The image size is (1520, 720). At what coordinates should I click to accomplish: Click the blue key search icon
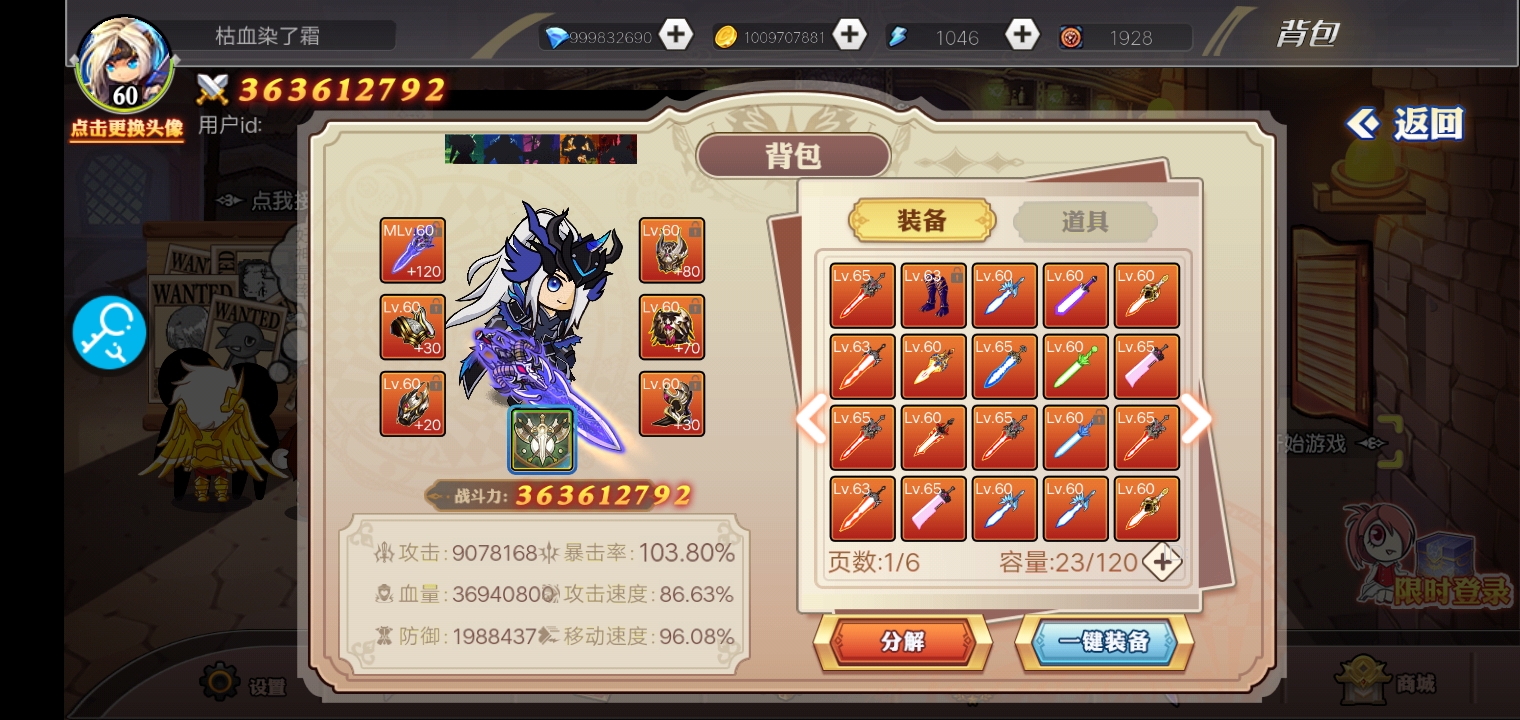point(109,334)
